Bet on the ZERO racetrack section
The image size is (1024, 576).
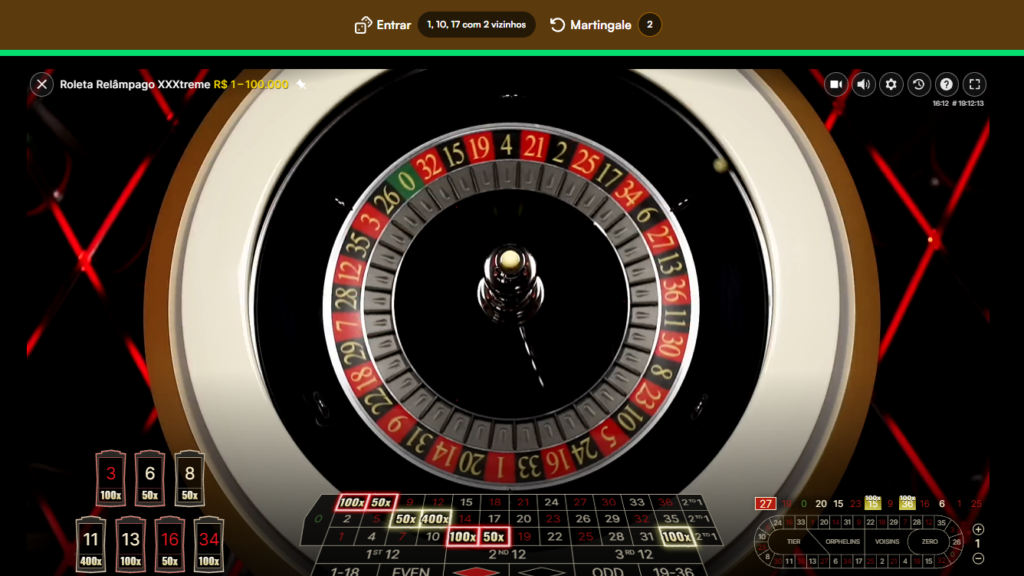pyautogui.click(x=929, y=542)
